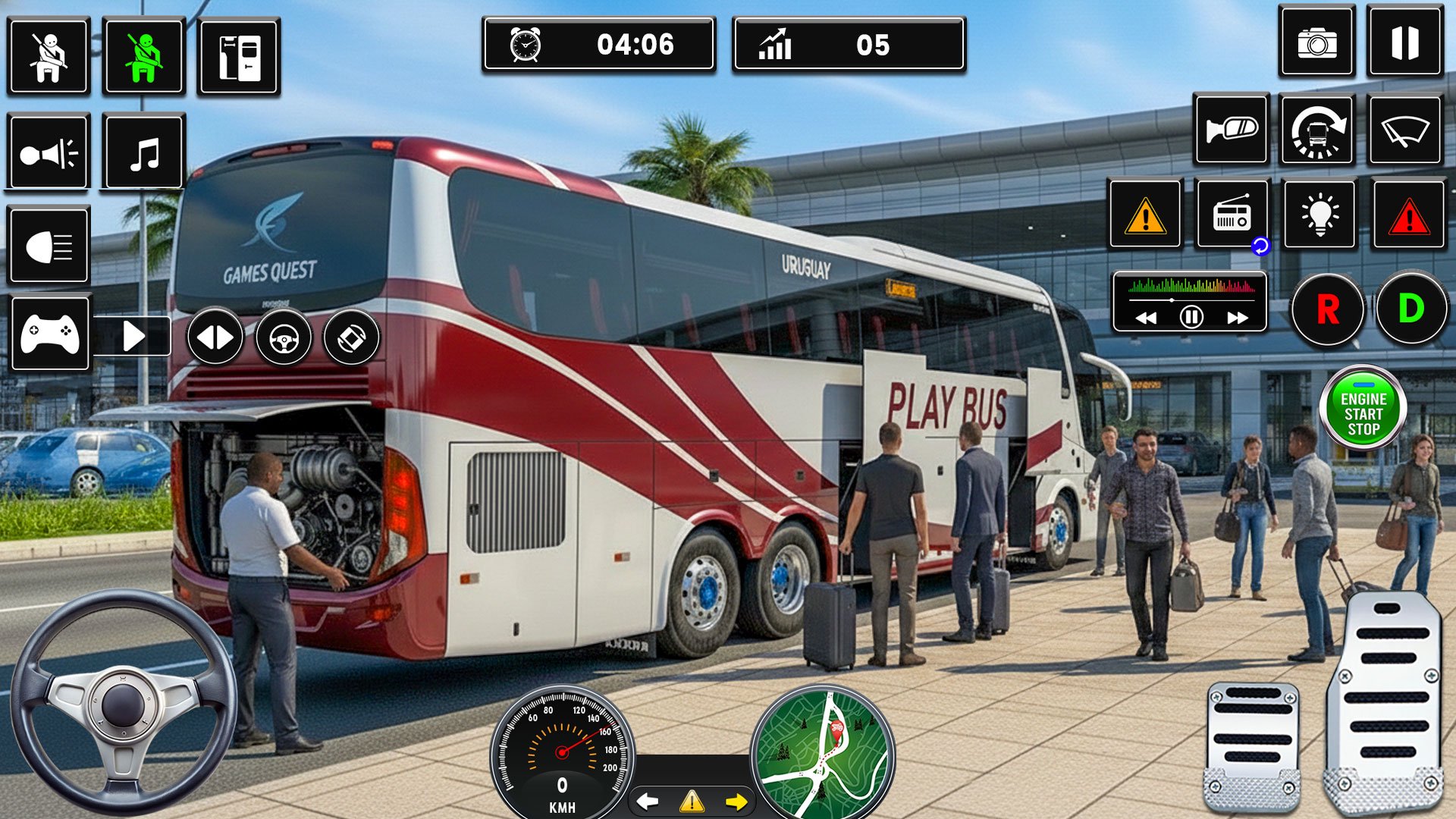Shift into reverse gear R
Image resolution: width=1456 pixels, height=819 pixels.
pyautogui.click(x=1327, y=309)
